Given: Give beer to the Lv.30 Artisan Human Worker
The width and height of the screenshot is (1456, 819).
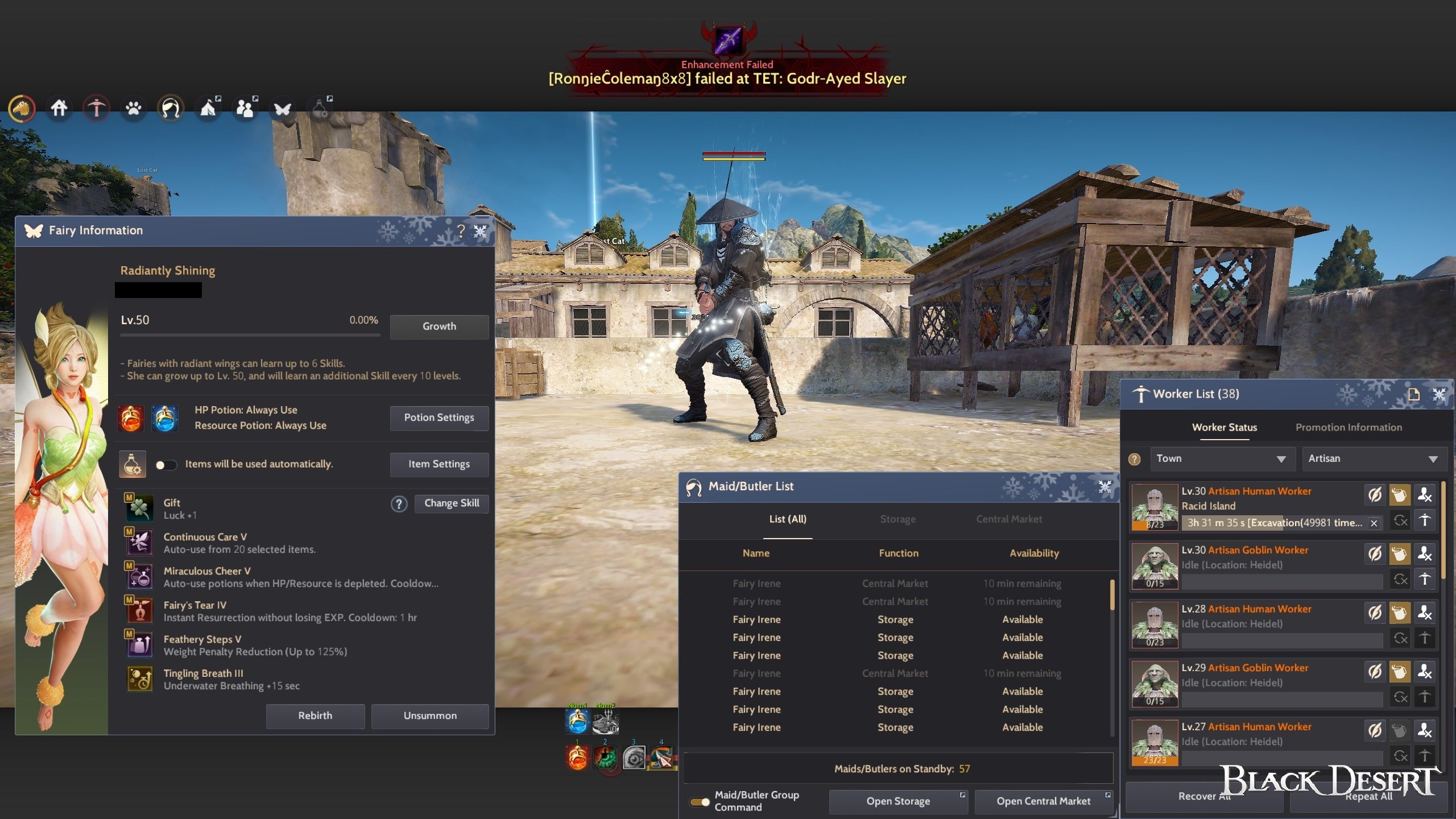Looking at the screenshot, I should pos(1400,495).
